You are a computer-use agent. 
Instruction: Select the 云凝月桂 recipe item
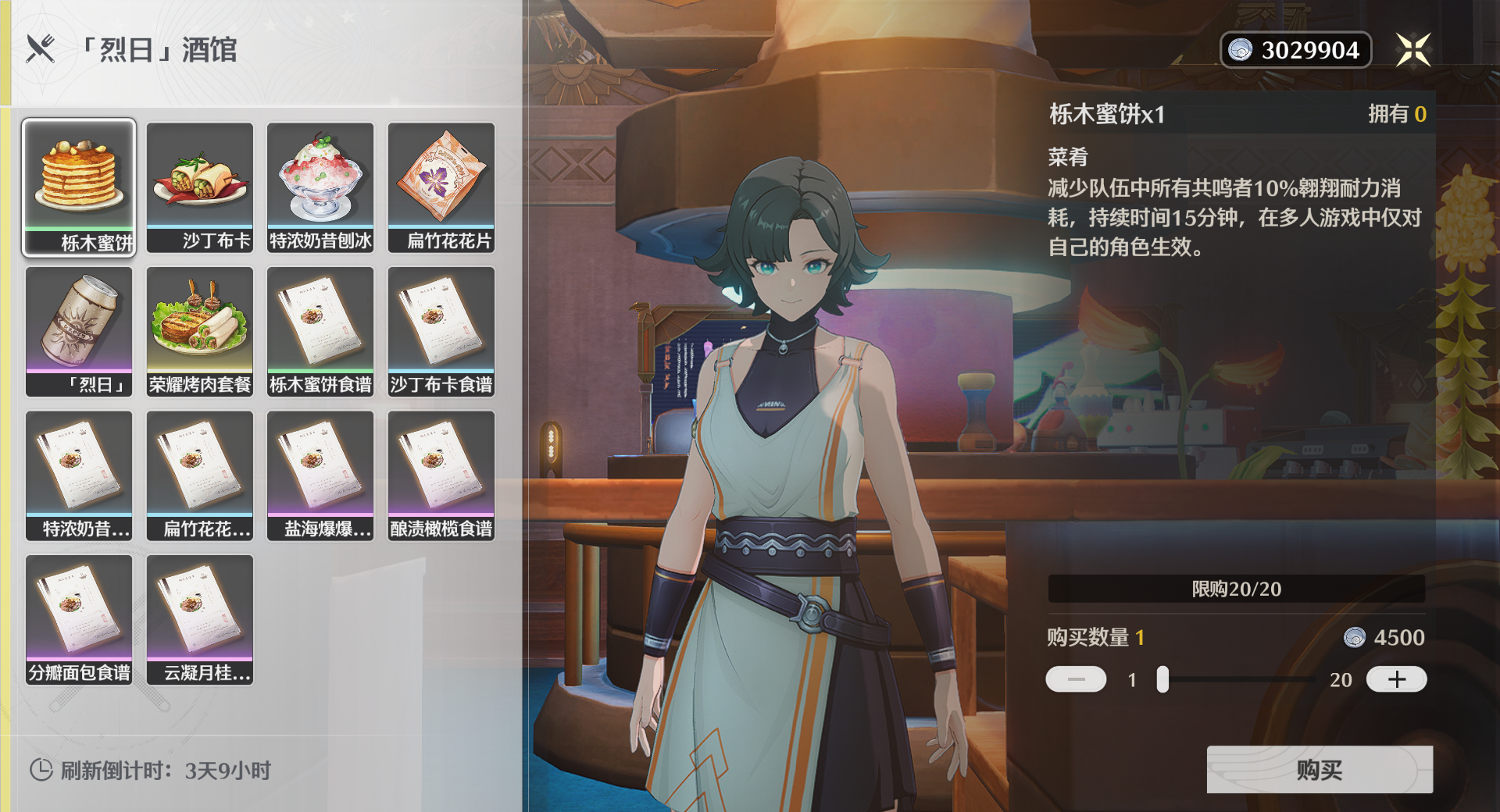click(x=200, y=620)
